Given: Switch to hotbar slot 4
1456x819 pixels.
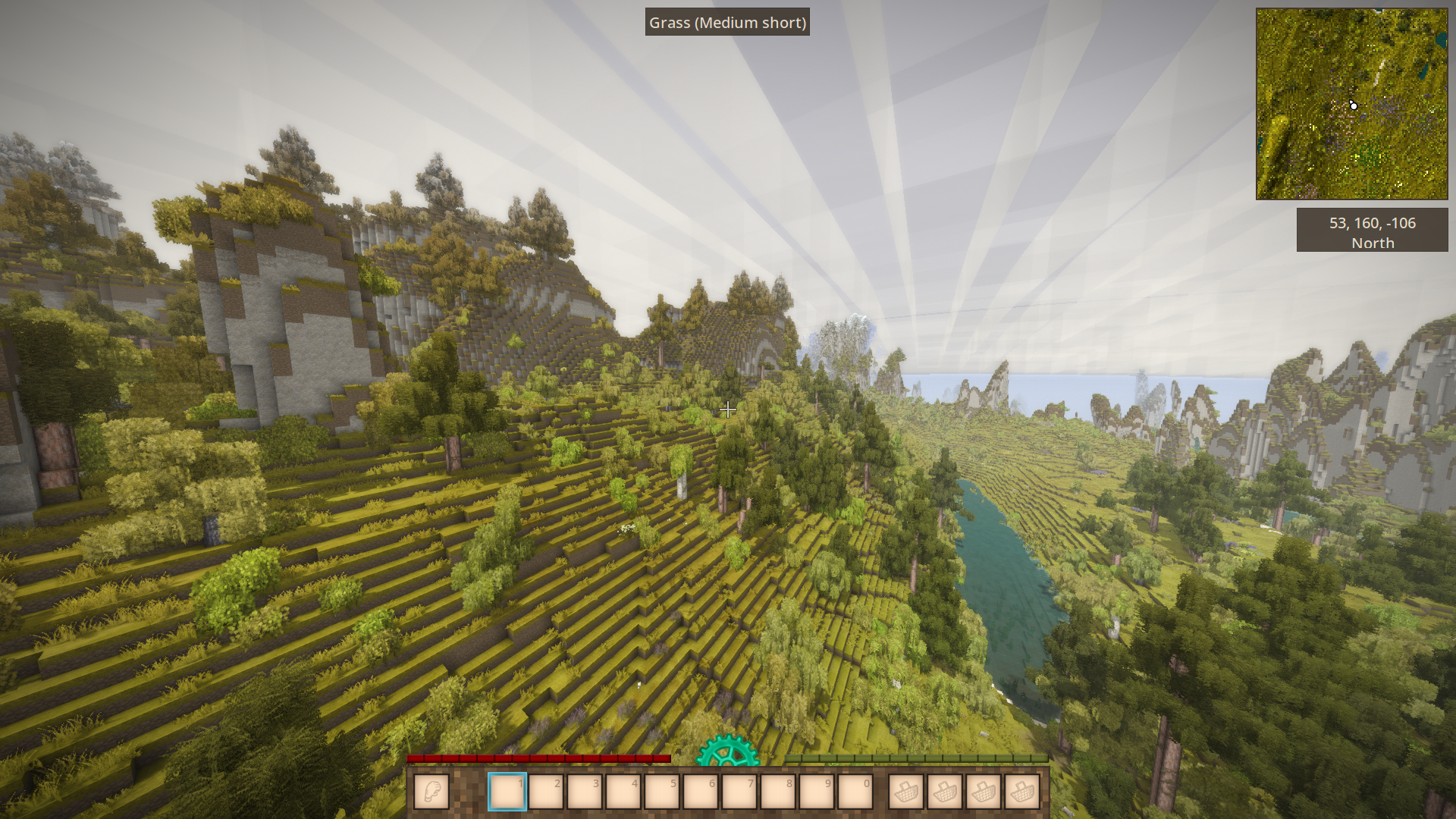Looking at the screenshot, I should (x=623, y=792).
